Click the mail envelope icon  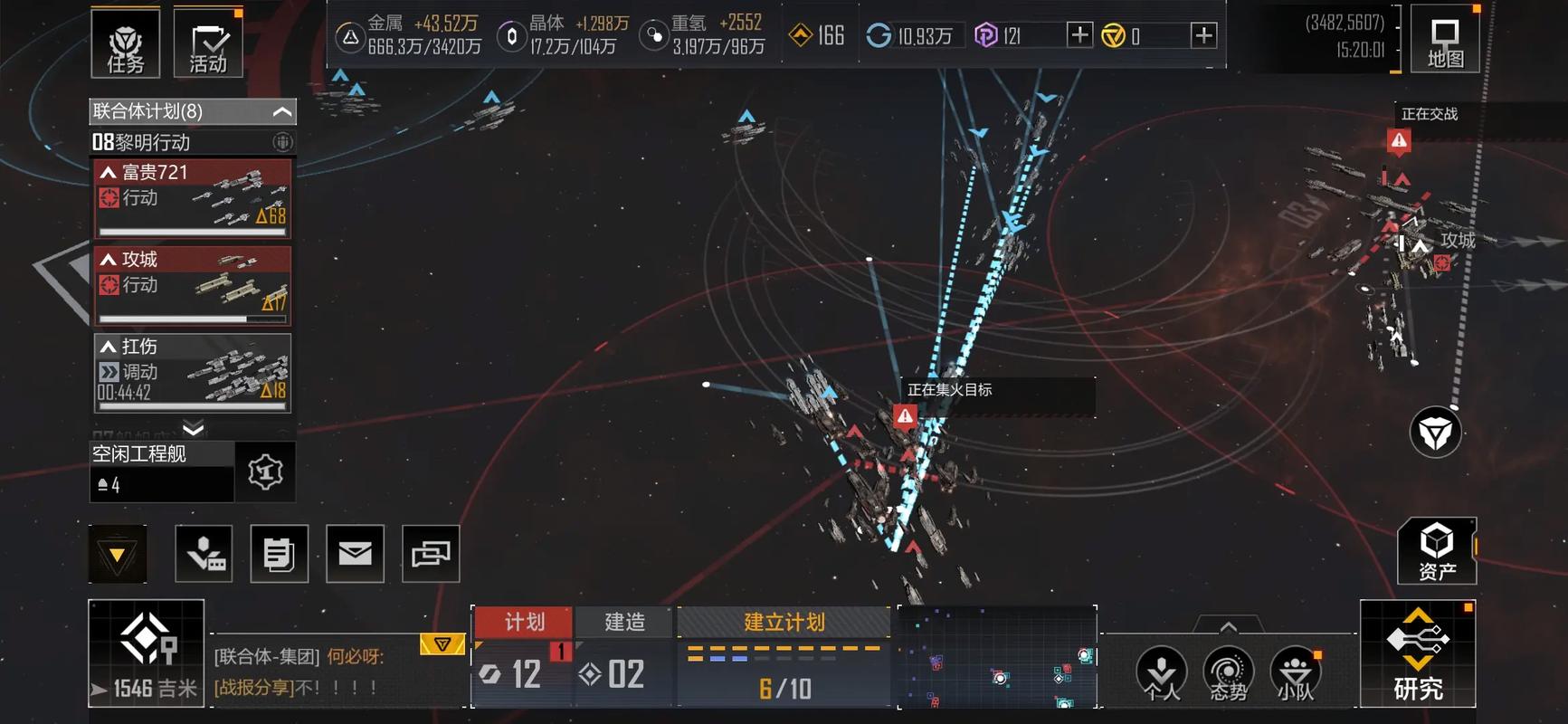(355, 553)
